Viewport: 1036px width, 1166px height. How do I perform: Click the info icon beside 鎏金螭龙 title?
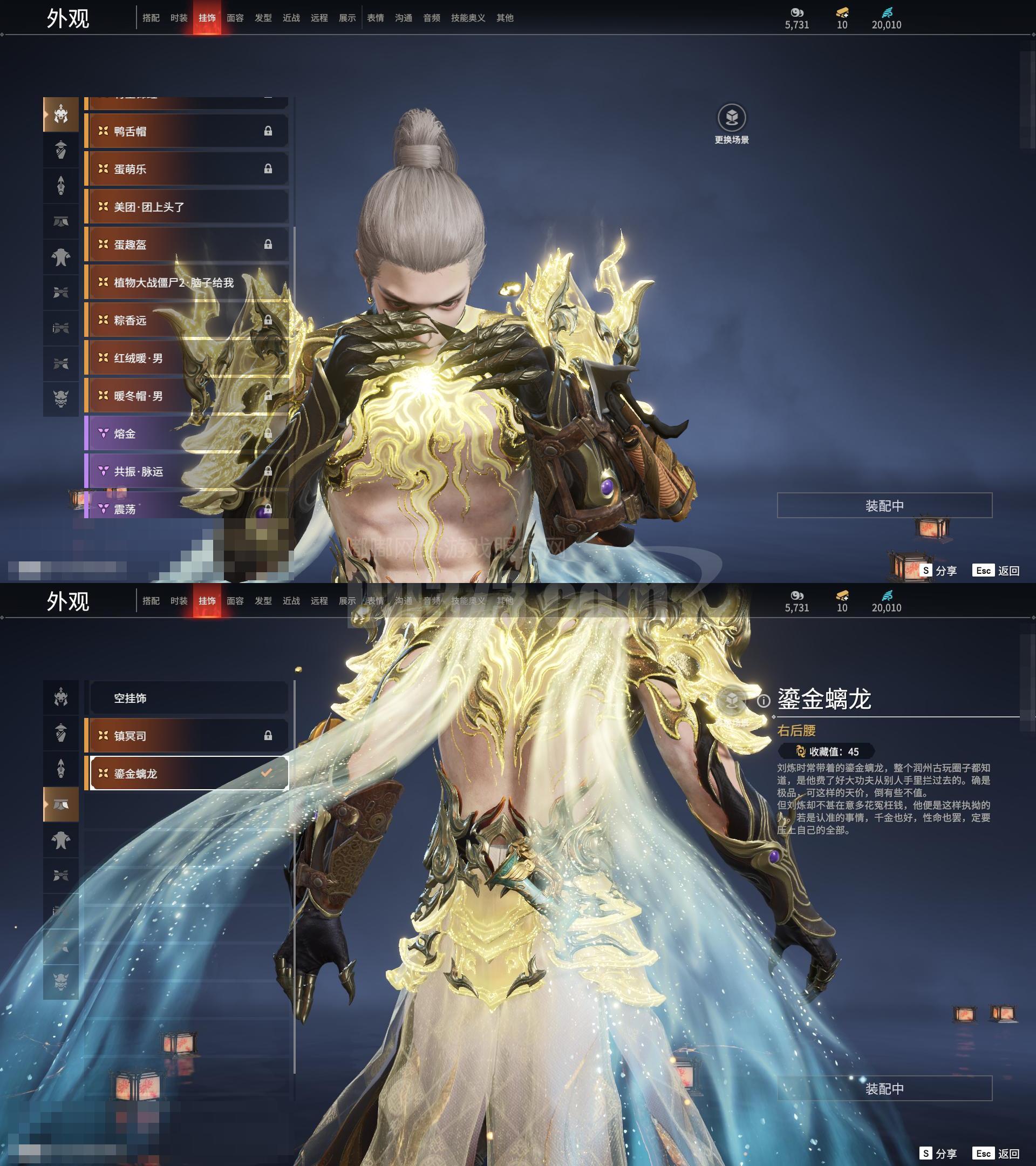[764, 701]
